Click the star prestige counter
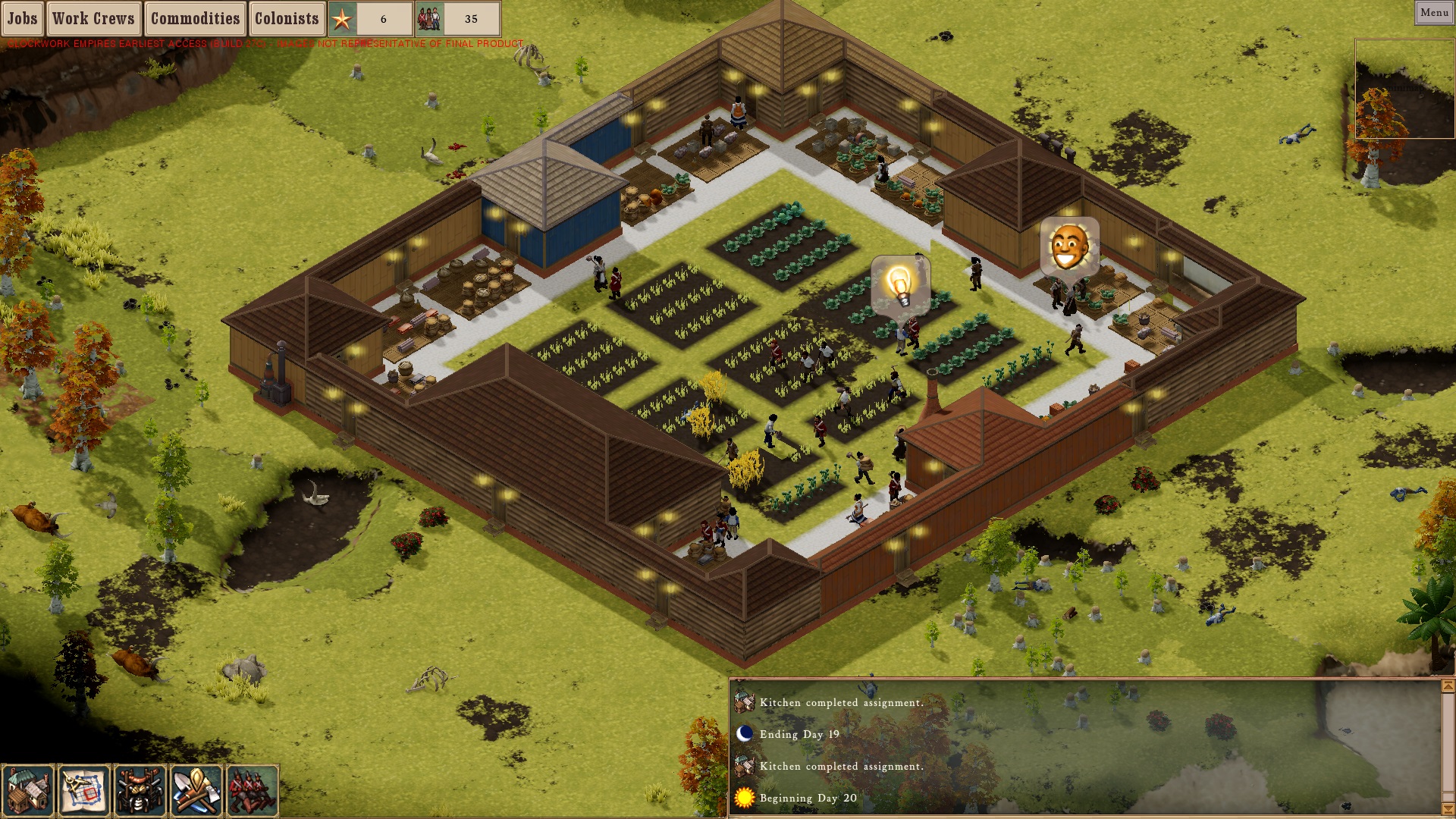 click(x=371, y=19)
